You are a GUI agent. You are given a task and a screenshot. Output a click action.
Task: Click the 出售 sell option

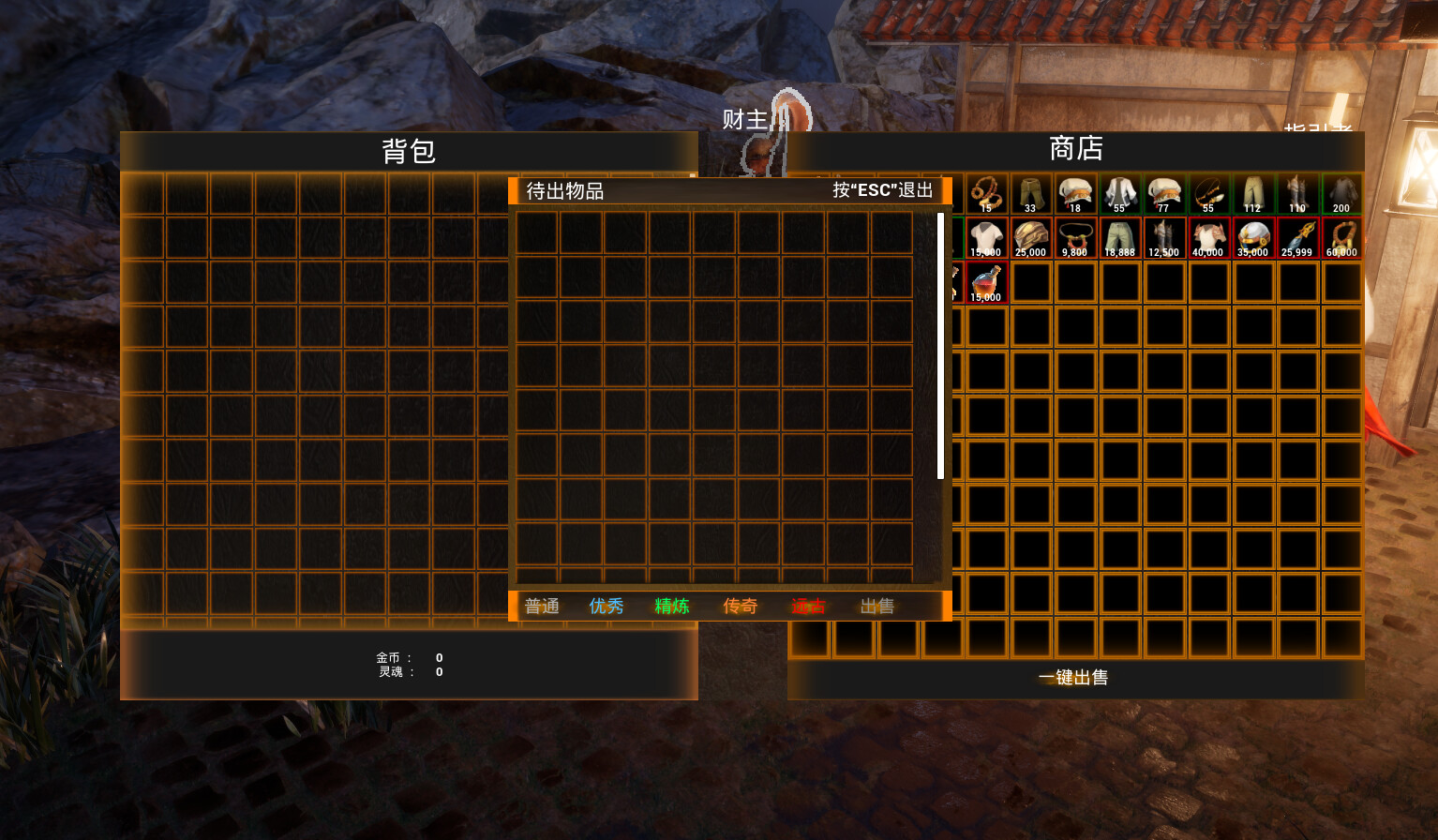876,606
